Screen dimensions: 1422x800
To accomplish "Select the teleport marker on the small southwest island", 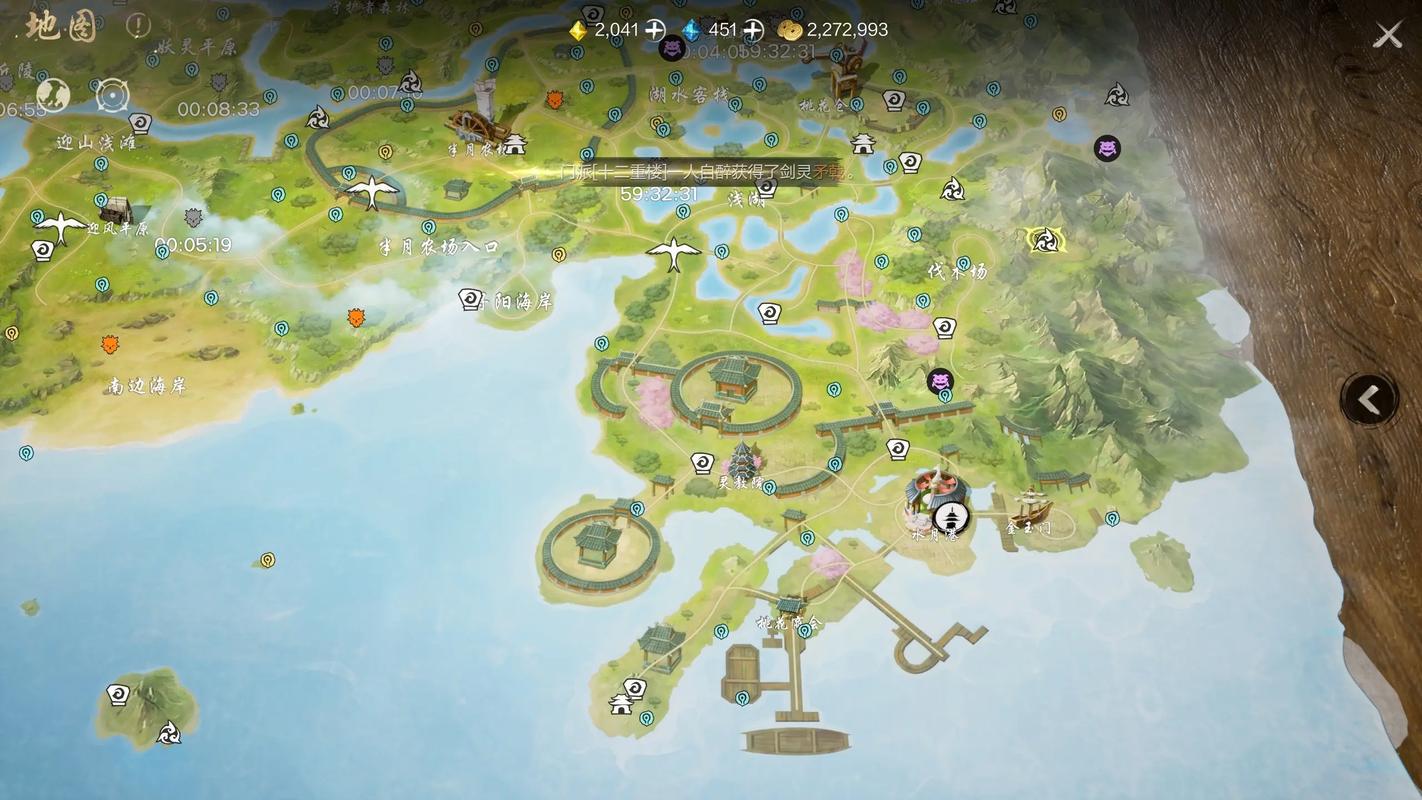I will coord(118,695).
